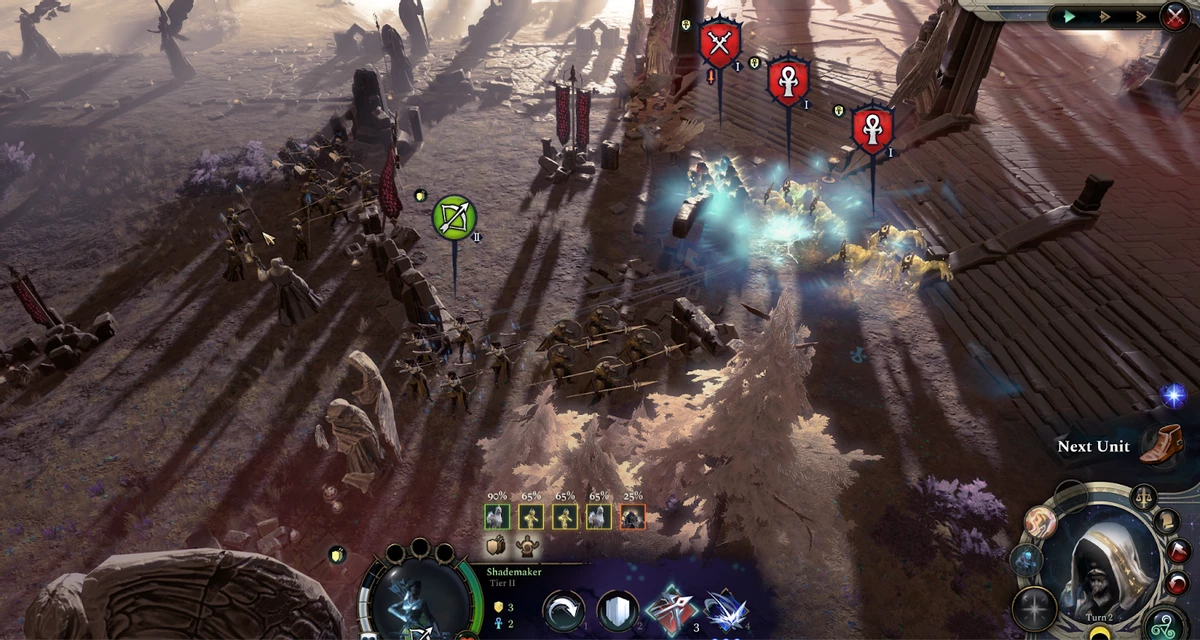Select the green bow unit marker

click(454, 217)
